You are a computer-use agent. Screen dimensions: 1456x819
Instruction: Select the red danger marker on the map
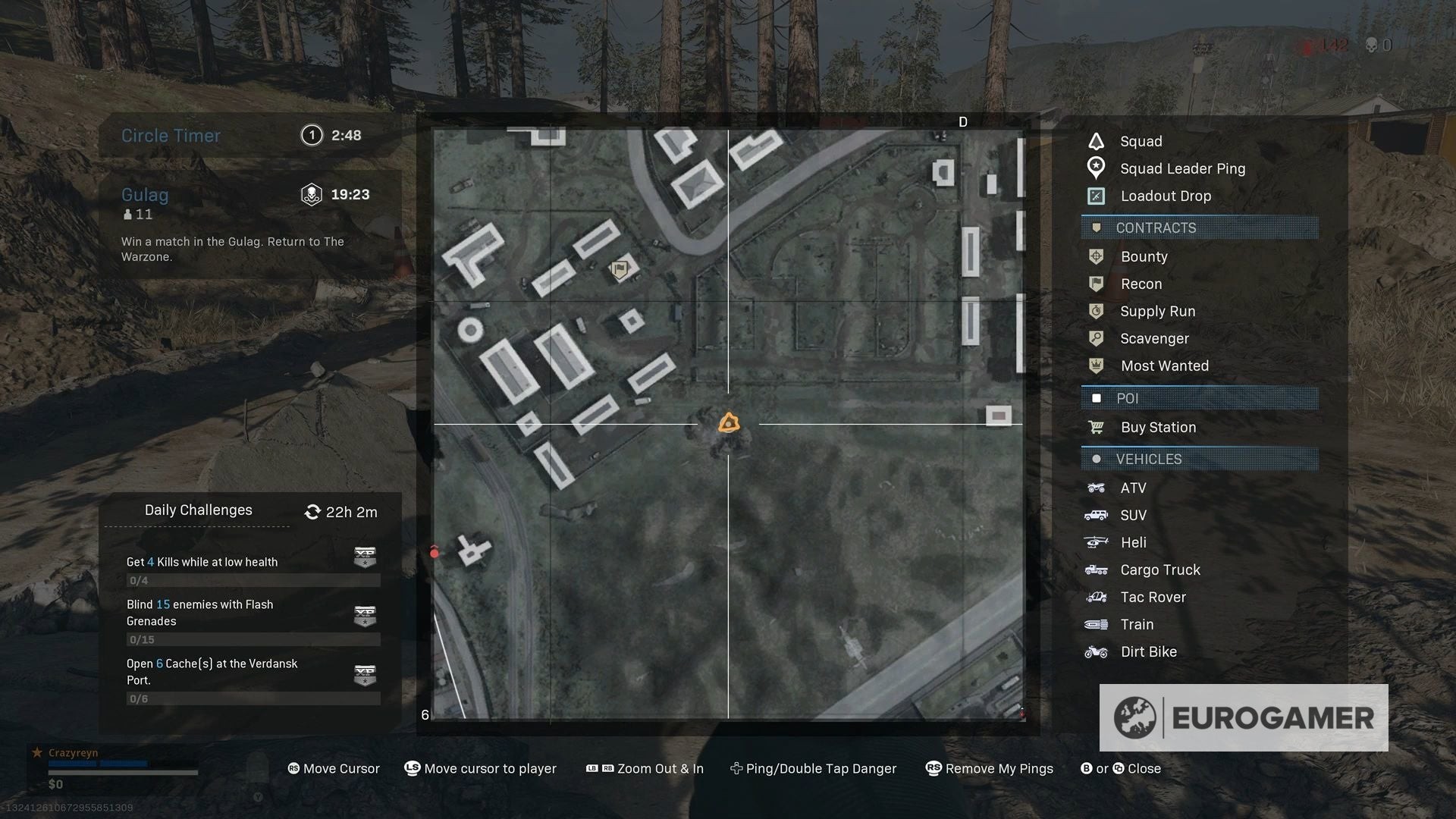(x=435, y=553)
